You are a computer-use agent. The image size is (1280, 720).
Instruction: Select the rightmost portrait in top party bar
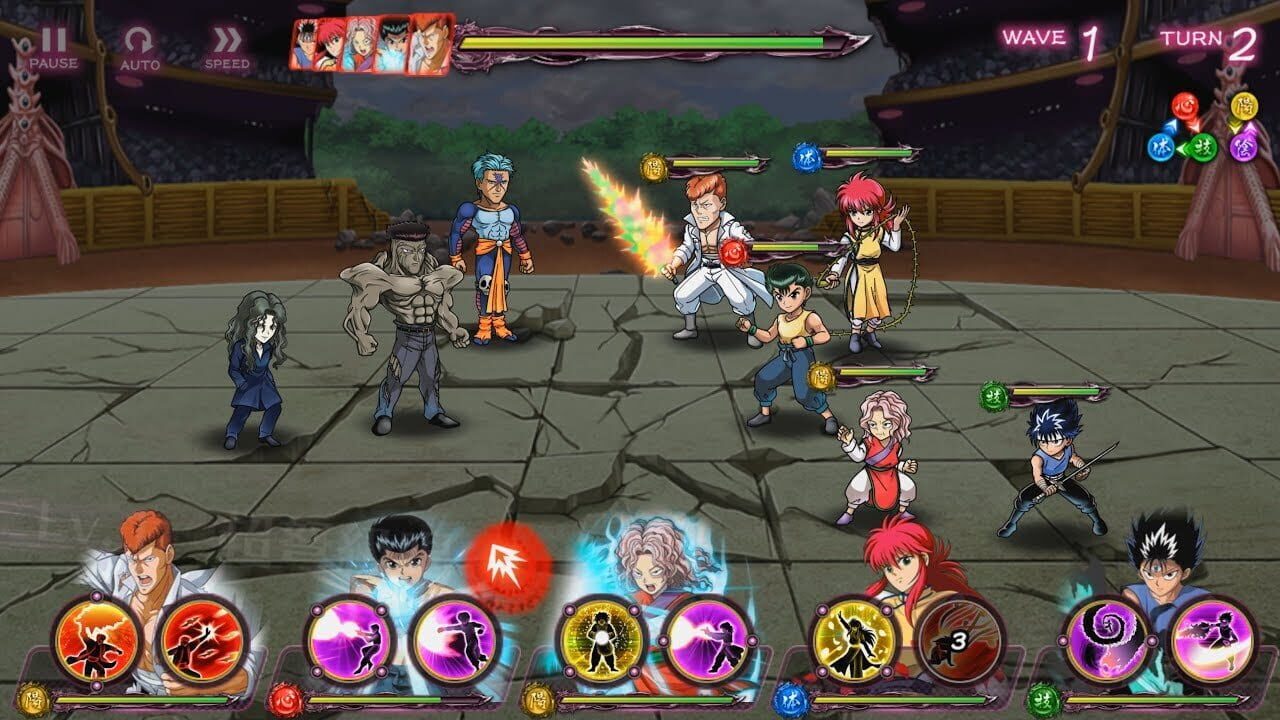tap(430, 42)
